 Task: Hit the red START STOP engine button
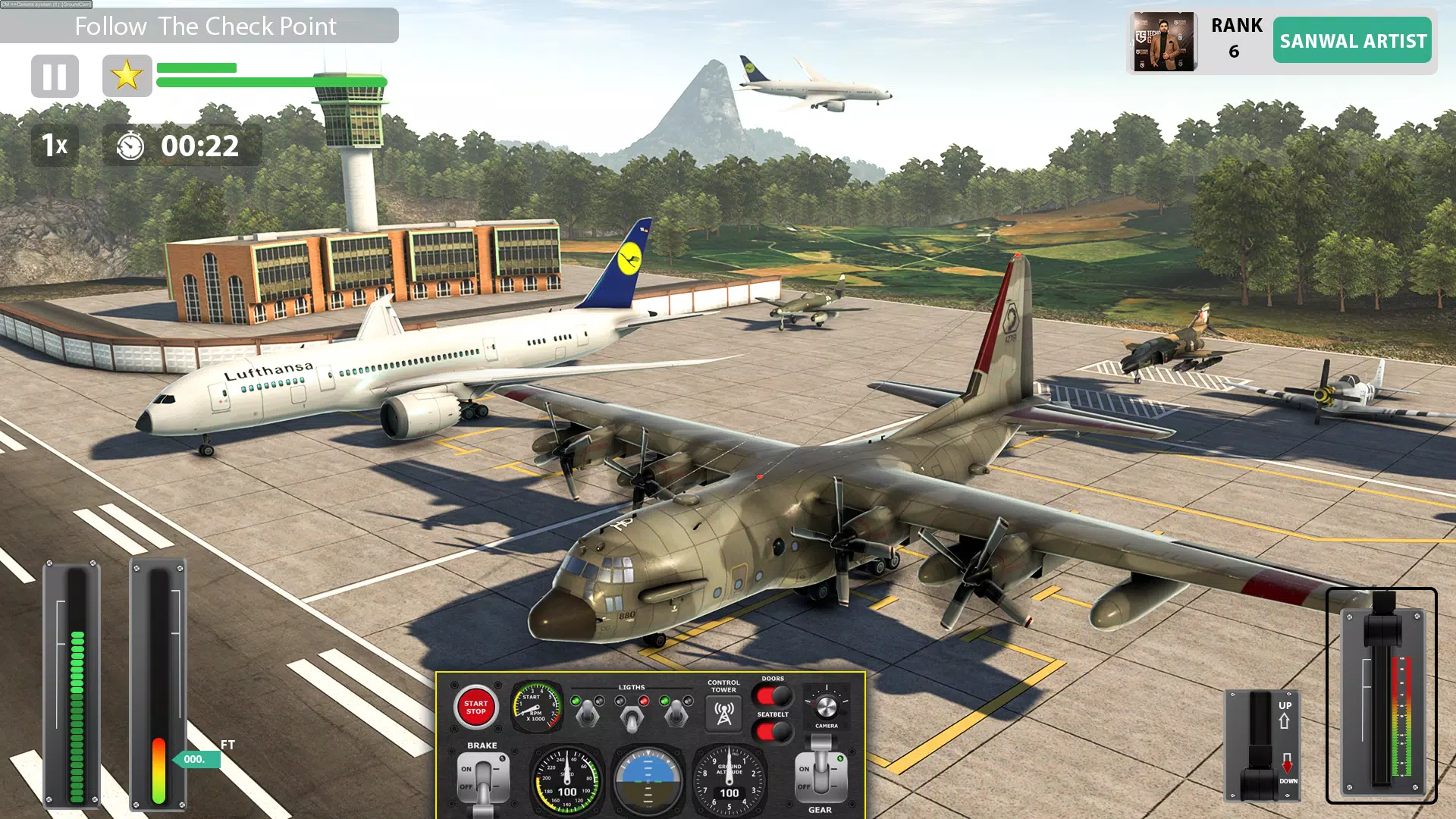475,707
